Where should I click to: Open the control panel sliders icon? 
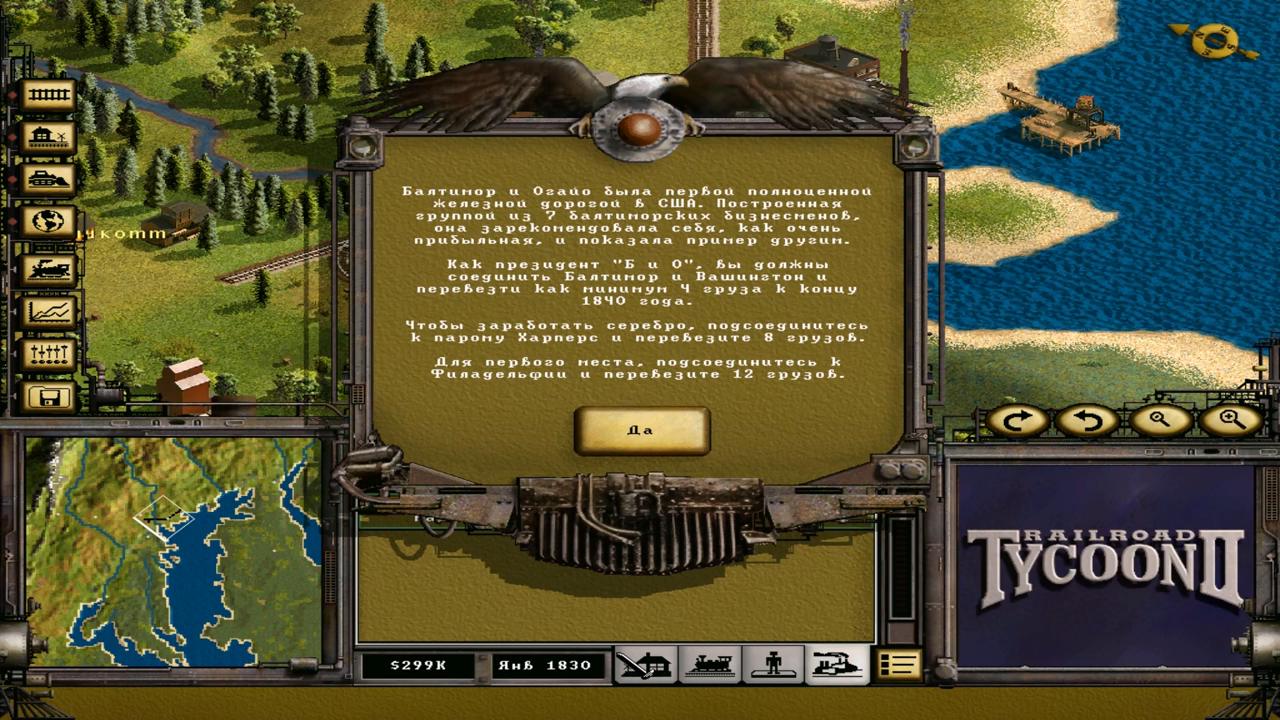coord(48,354)
